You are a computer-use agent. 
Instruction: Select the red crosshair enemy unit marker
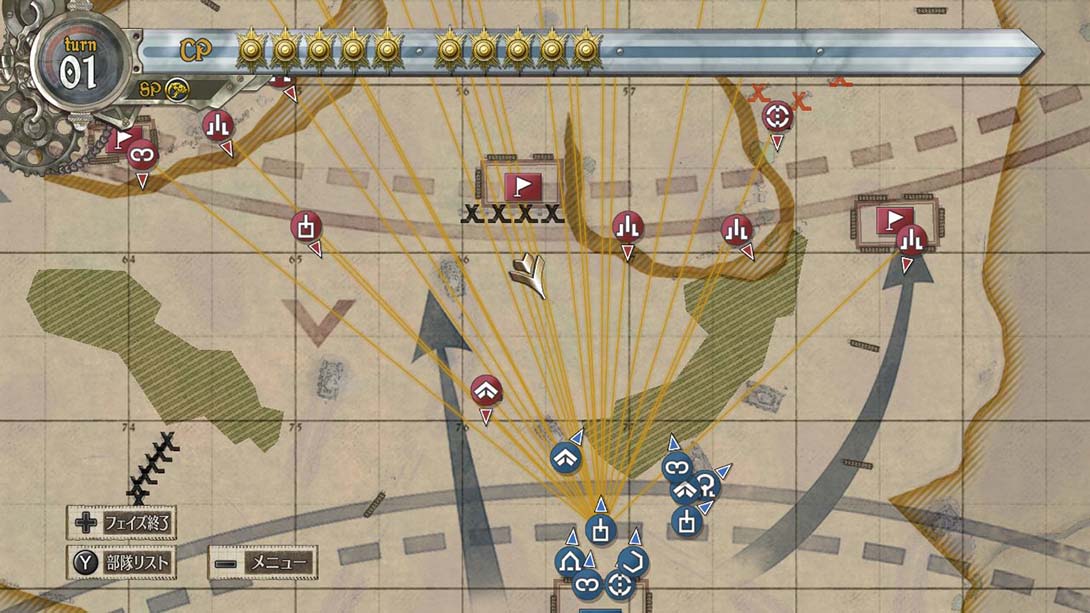[x=776, y=117]
